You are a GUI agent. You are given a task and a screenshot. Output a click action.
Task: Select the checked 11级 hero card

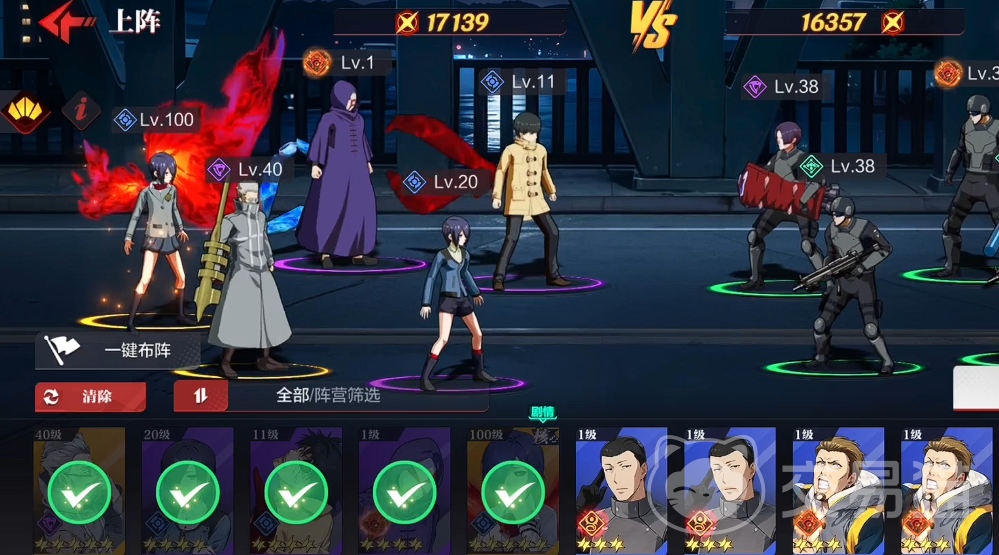(295, 491)
